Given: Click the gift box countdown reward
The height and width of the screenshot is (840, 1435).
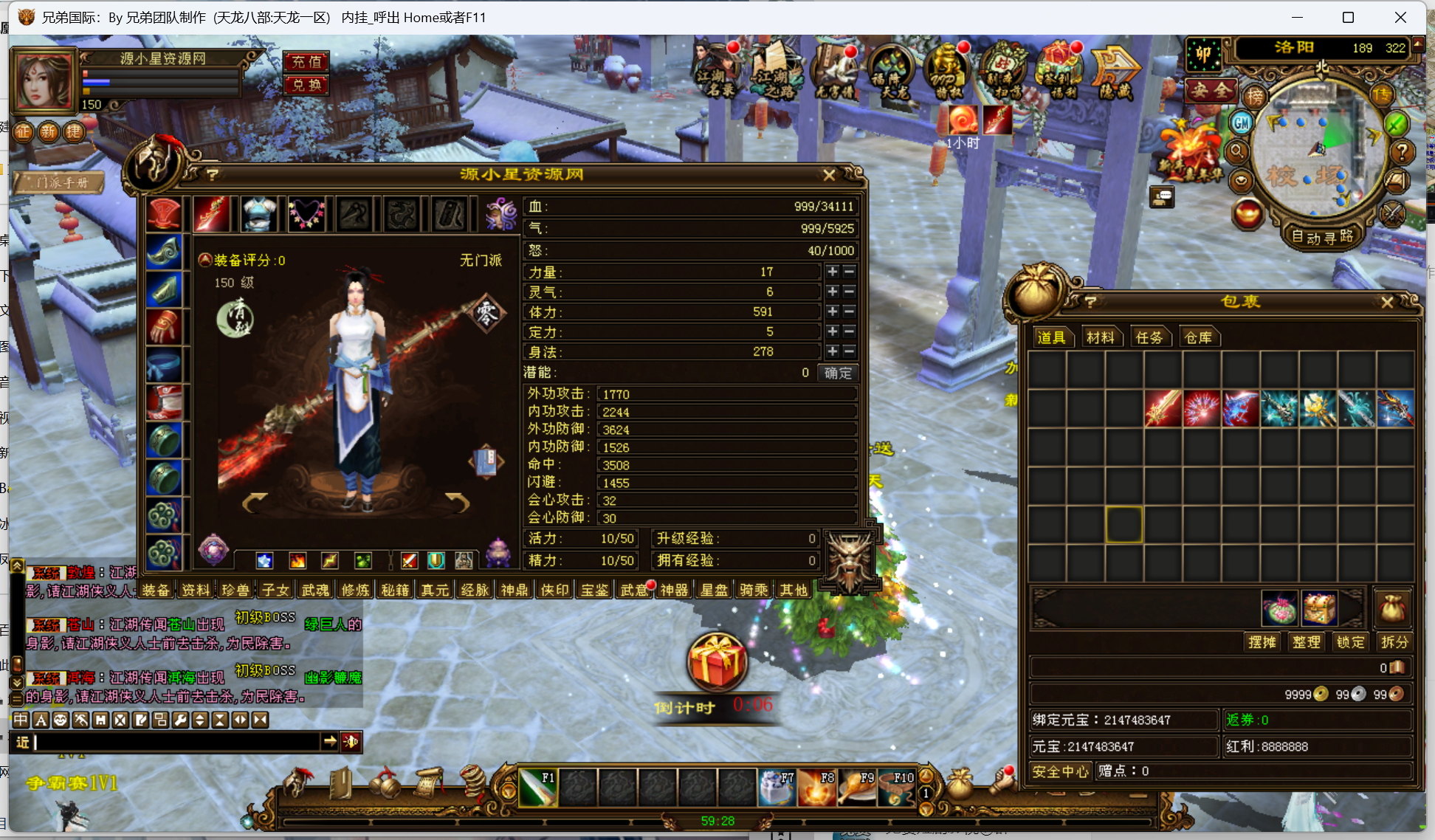Looking at the screenshot, I should pos(716,662).
